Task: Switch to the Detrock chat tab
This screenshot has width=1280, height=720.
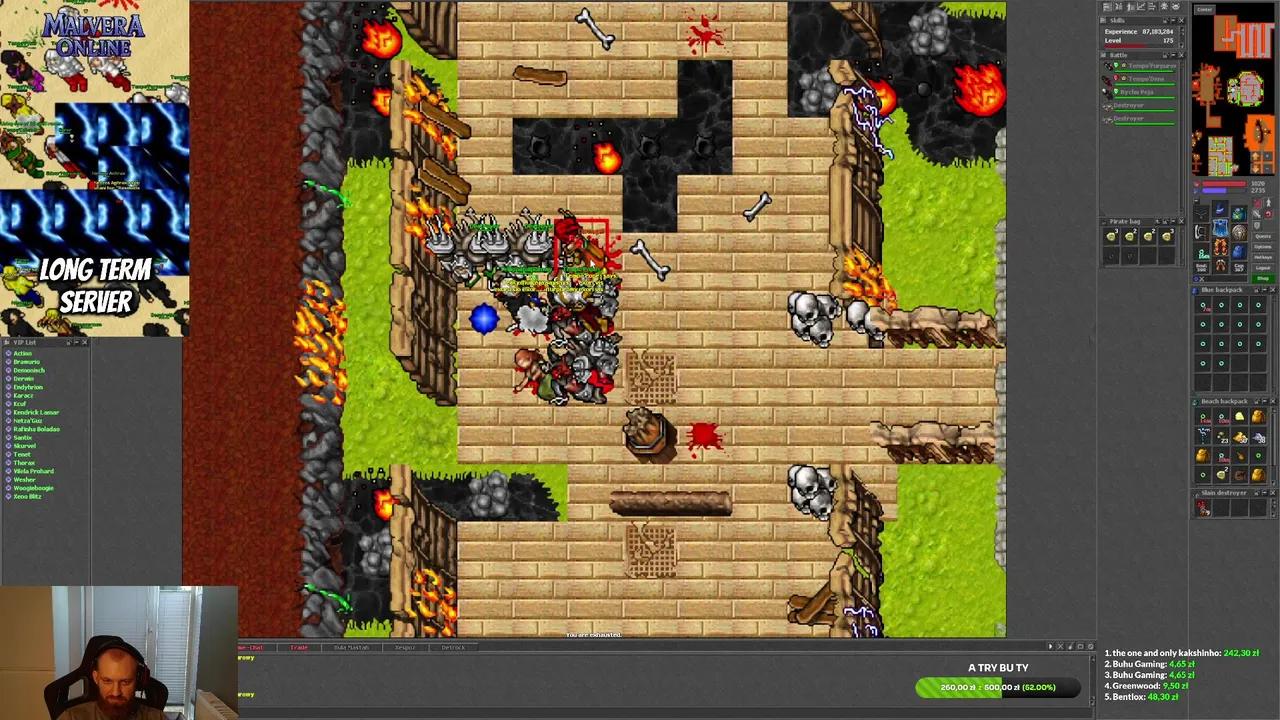Action: (x=453, y=647)
